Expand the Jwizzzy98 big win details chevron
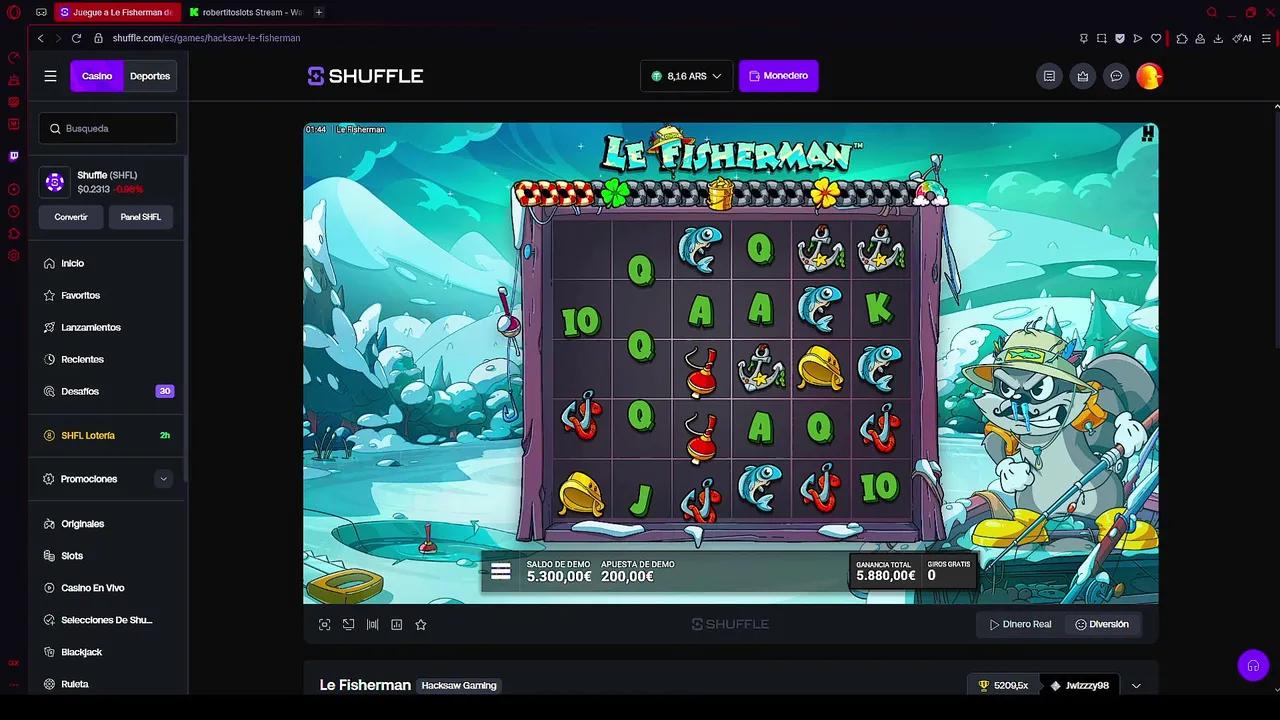Image resolution: width=1280 pixels, height=720 pixels. pos(1136,685)
